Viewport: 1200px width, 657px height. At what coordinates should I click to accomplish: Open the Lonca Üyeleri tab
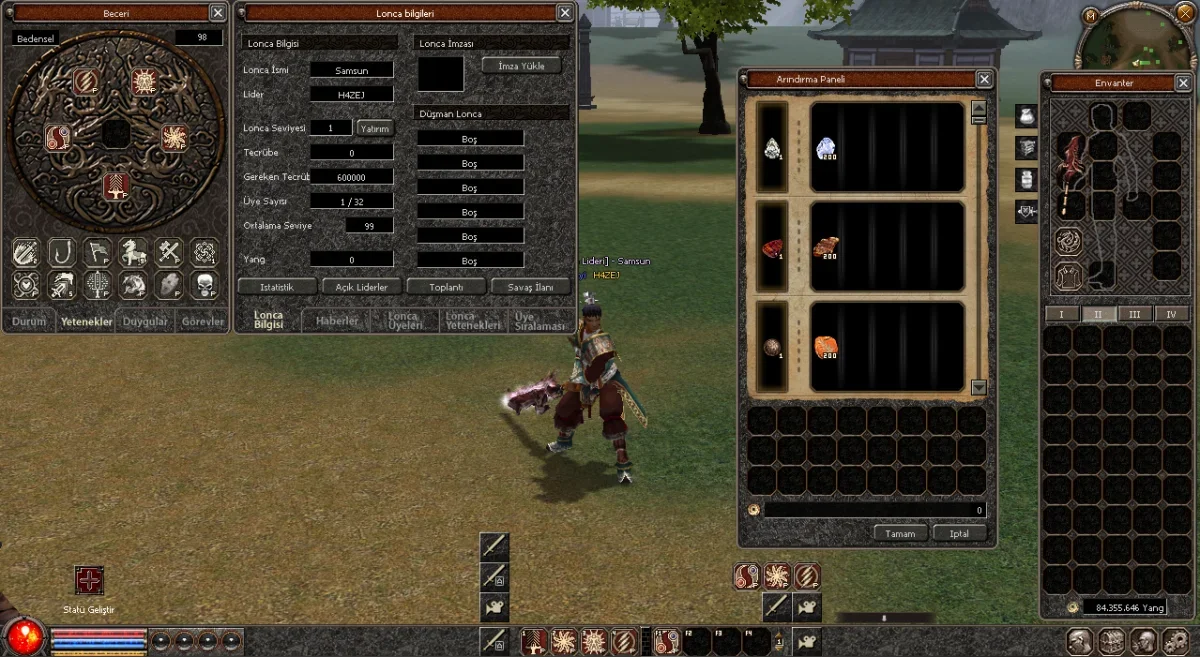[x=405, y=321]
